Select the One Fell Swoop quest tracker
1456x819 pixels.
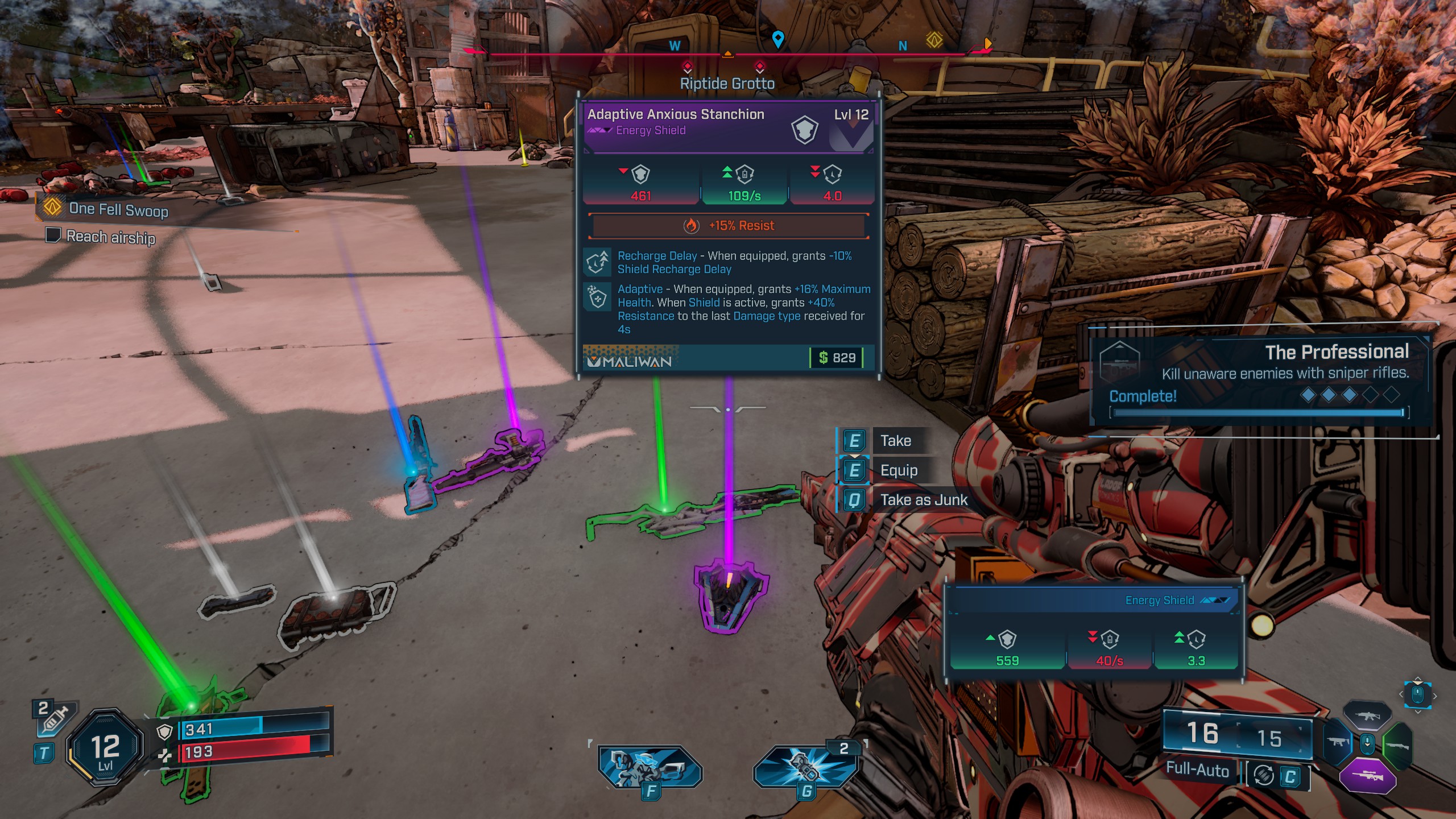[118, 209]
